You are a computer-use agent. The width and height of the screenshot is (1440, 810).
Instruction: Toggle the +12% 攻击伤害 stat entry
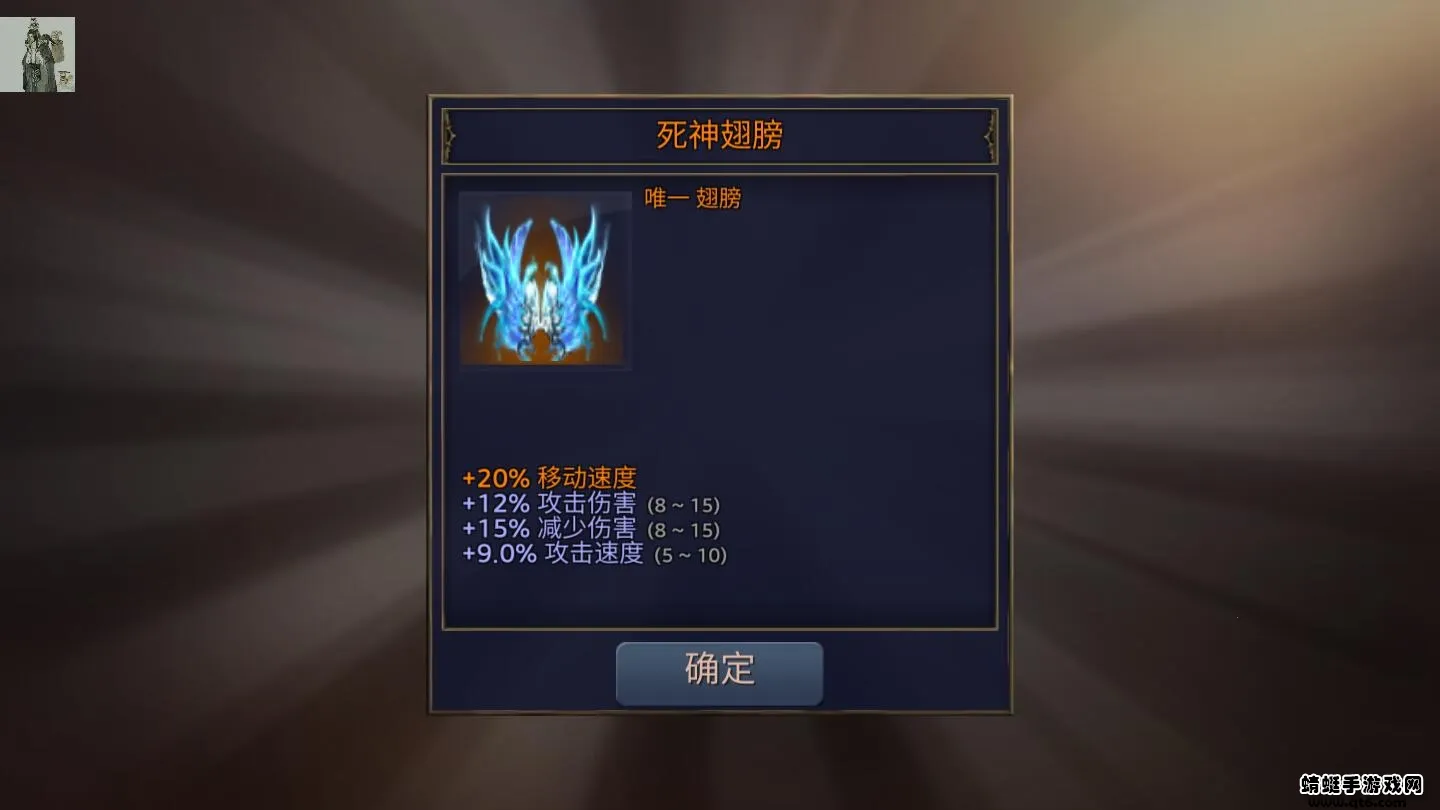coord(548,505)
